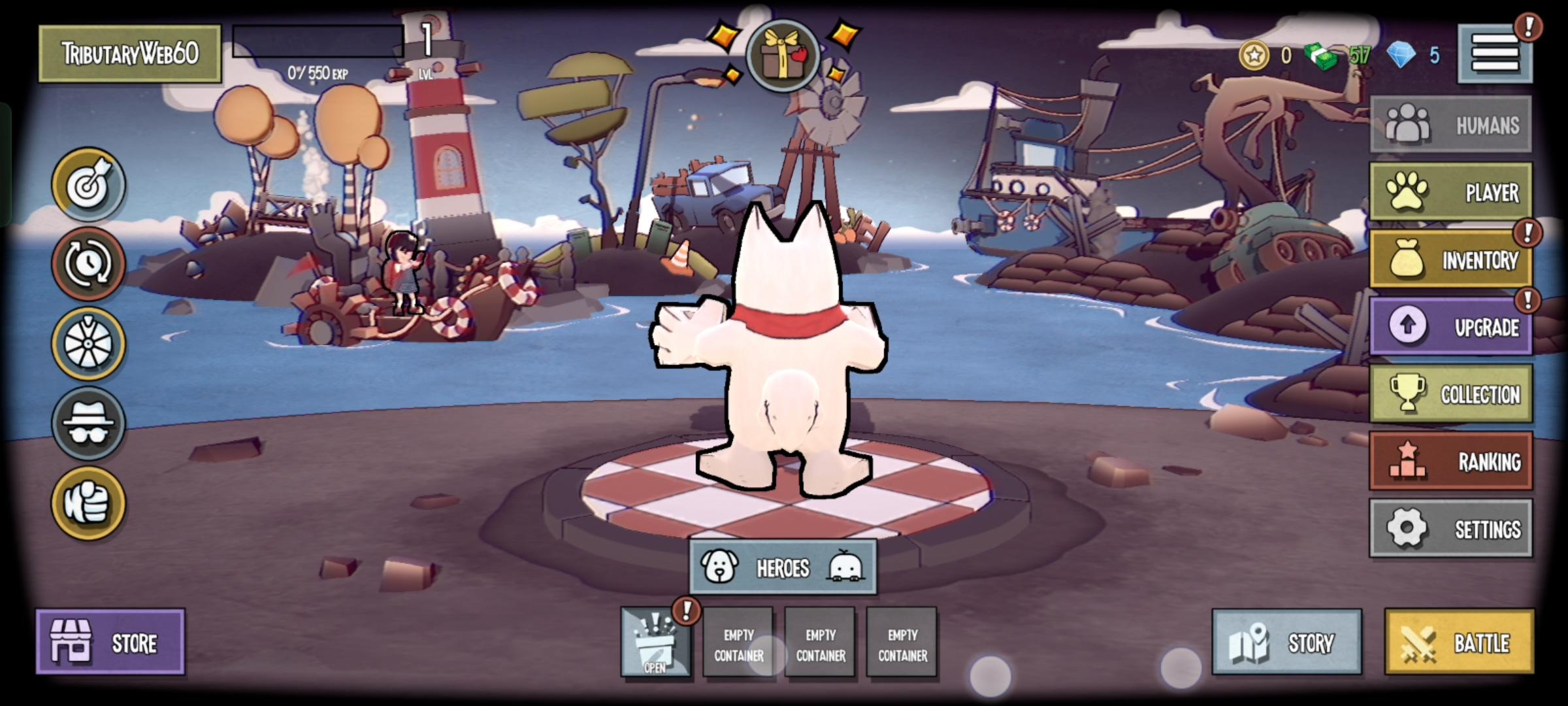Click the target and arrow icon
This screenshot has width=1568, height=706.
pos(88,185)
